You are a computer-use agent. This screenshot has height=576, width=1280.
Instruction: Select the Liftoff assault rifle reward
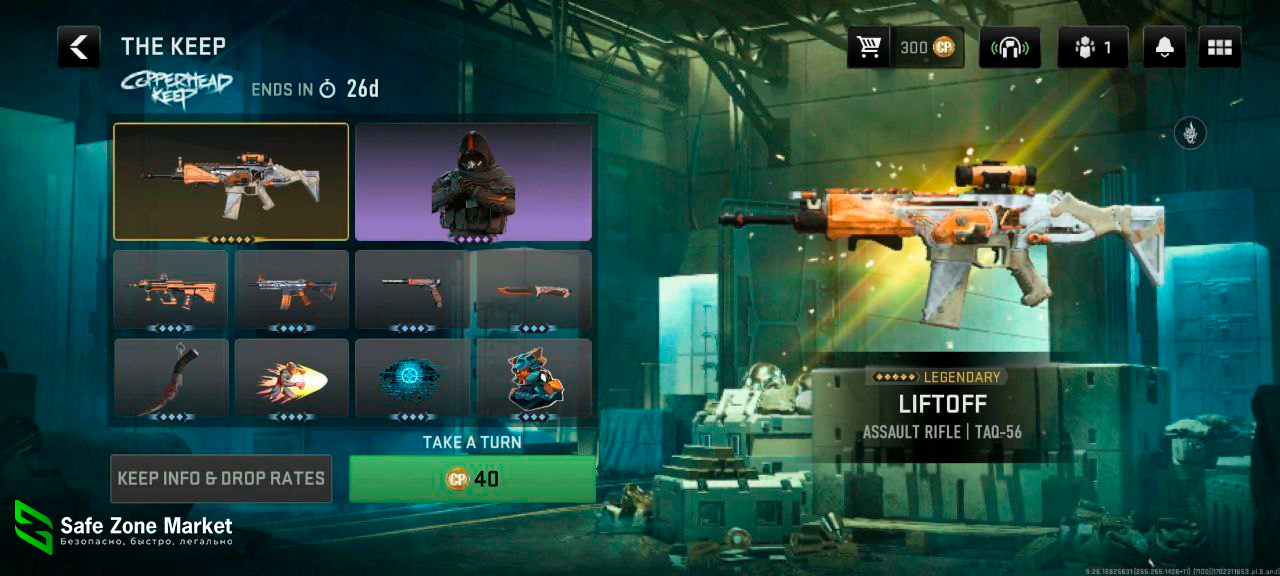[231, 182]
